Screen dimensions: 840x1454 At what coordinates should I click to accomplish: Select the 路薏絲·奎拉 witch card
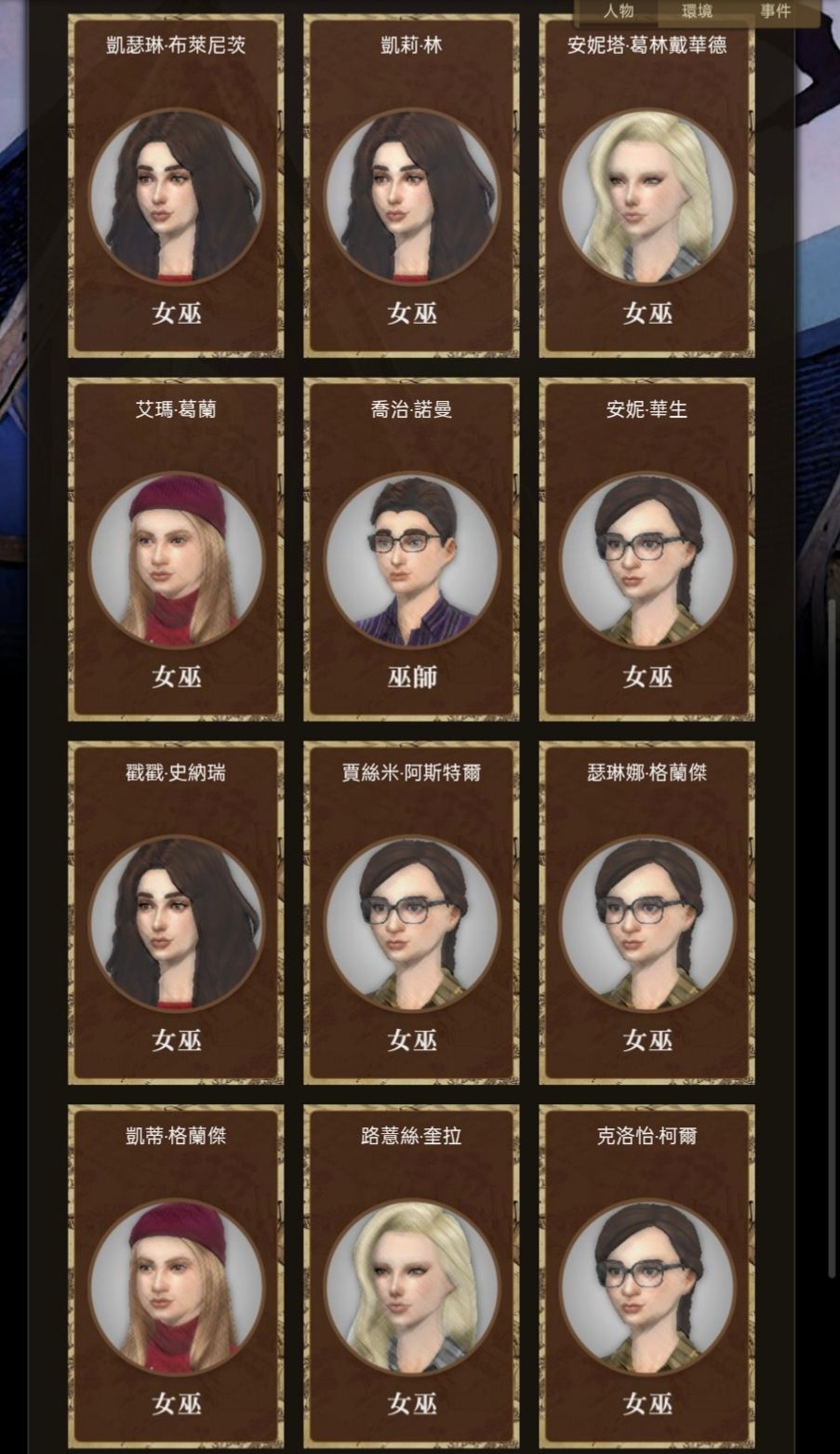(411, 1276)
